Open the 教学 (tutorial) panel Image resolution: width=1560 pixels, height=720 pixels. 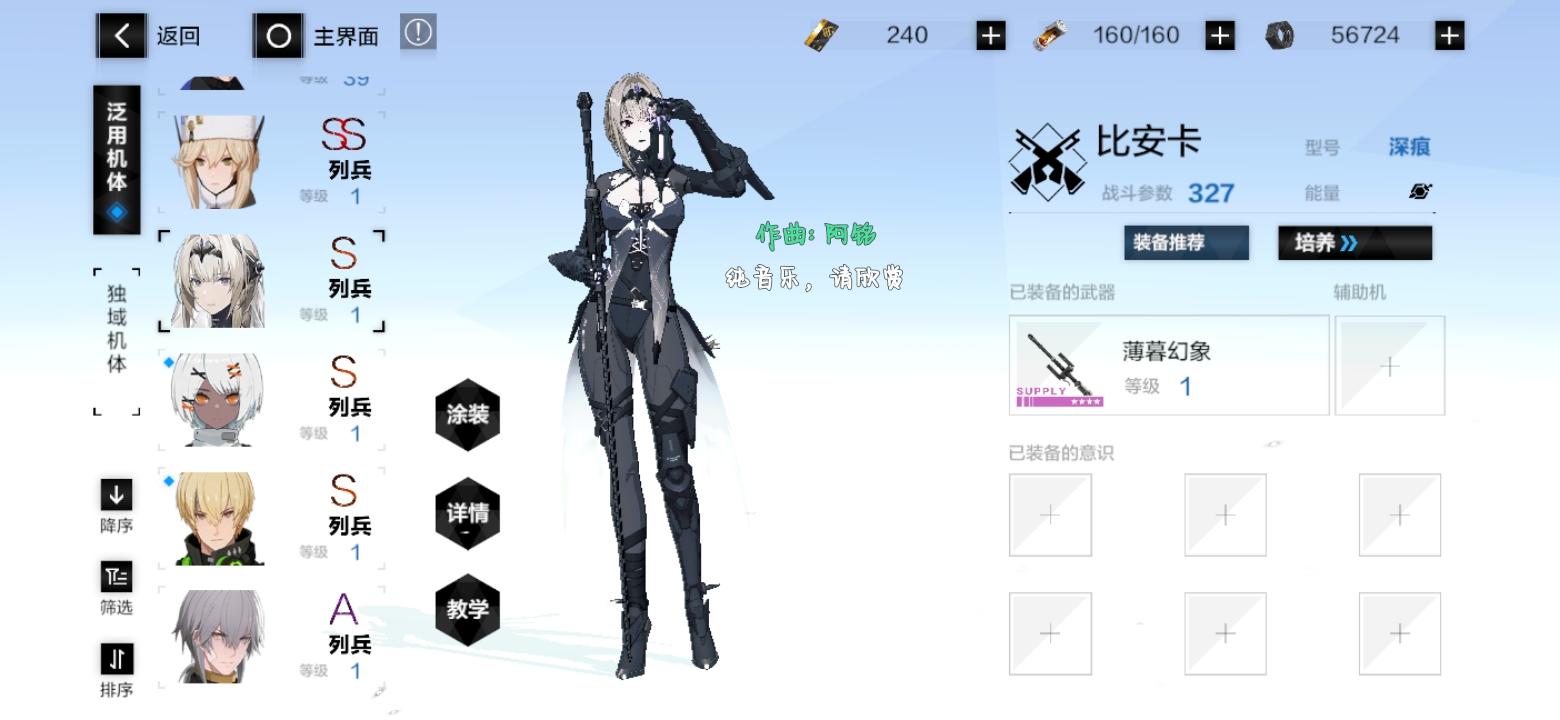click(467, 610)
